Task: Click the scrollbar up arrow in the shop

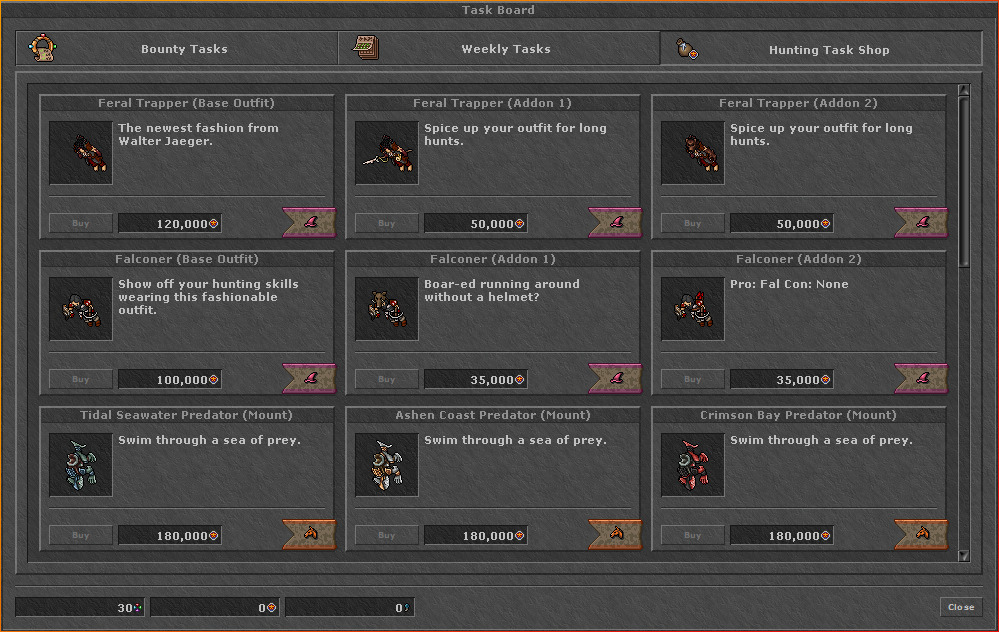Action: coord(964,91)
